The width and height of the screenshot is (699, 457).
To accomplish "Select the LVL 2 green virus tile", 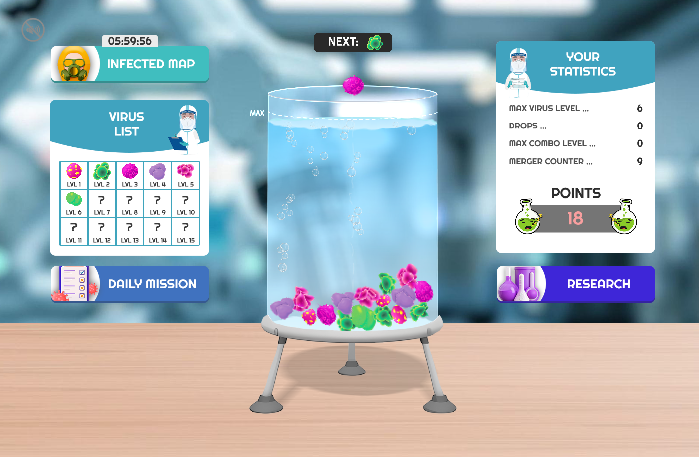I will click(102, 175).
